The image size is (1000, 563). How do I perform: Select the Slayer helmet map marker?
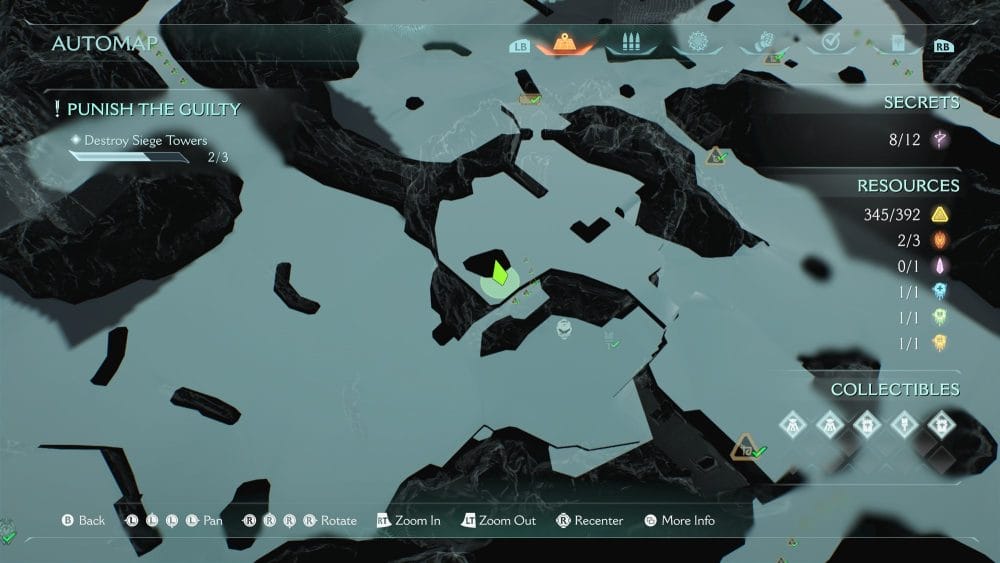click(565, 327)
